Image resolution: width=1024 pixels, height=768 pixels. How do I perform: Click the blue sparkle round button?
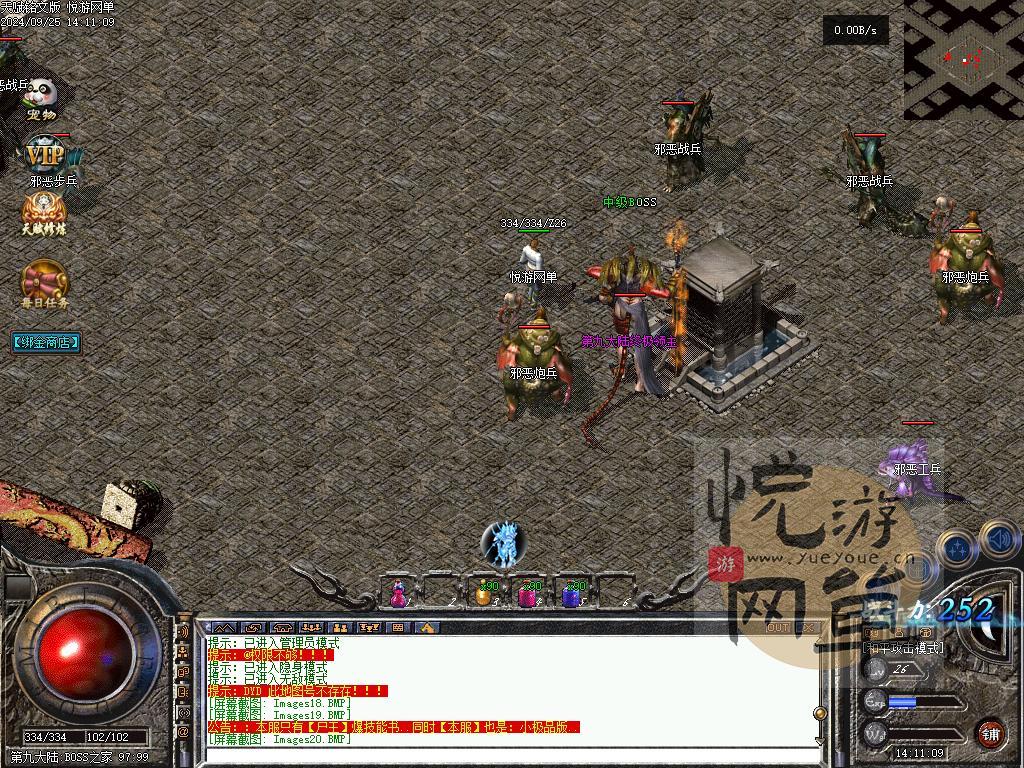coord(959,547)
